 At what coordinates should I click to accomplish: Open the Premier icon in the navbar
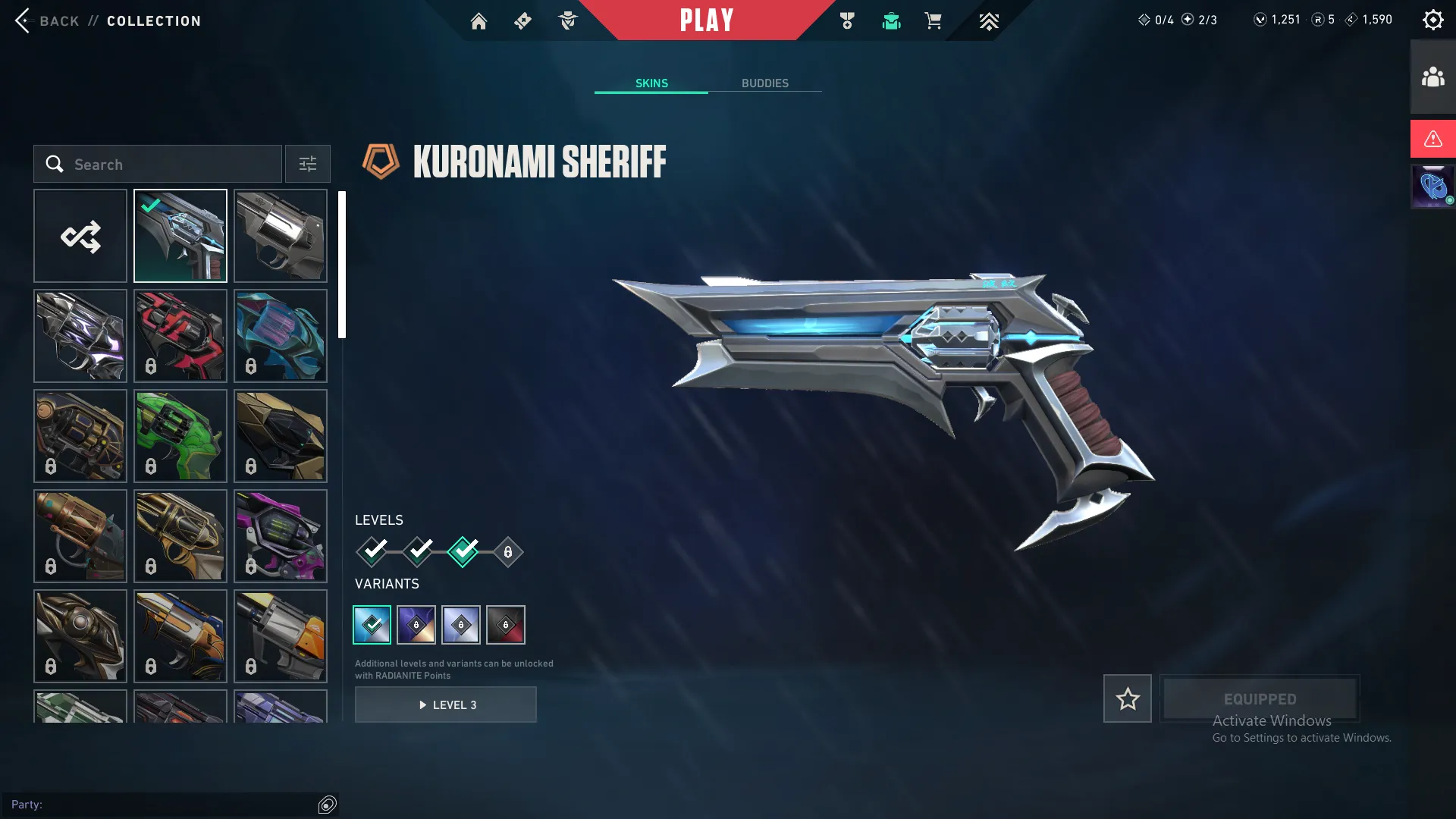988,21
